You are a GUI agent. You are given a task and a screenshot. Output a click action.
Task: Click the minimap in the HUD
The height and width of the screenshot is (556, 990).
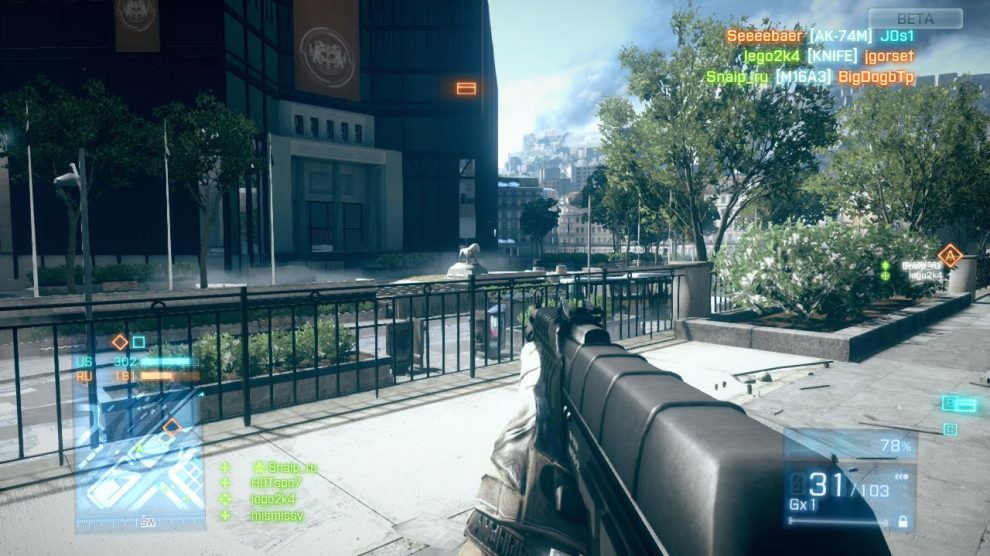coord(139,460)
